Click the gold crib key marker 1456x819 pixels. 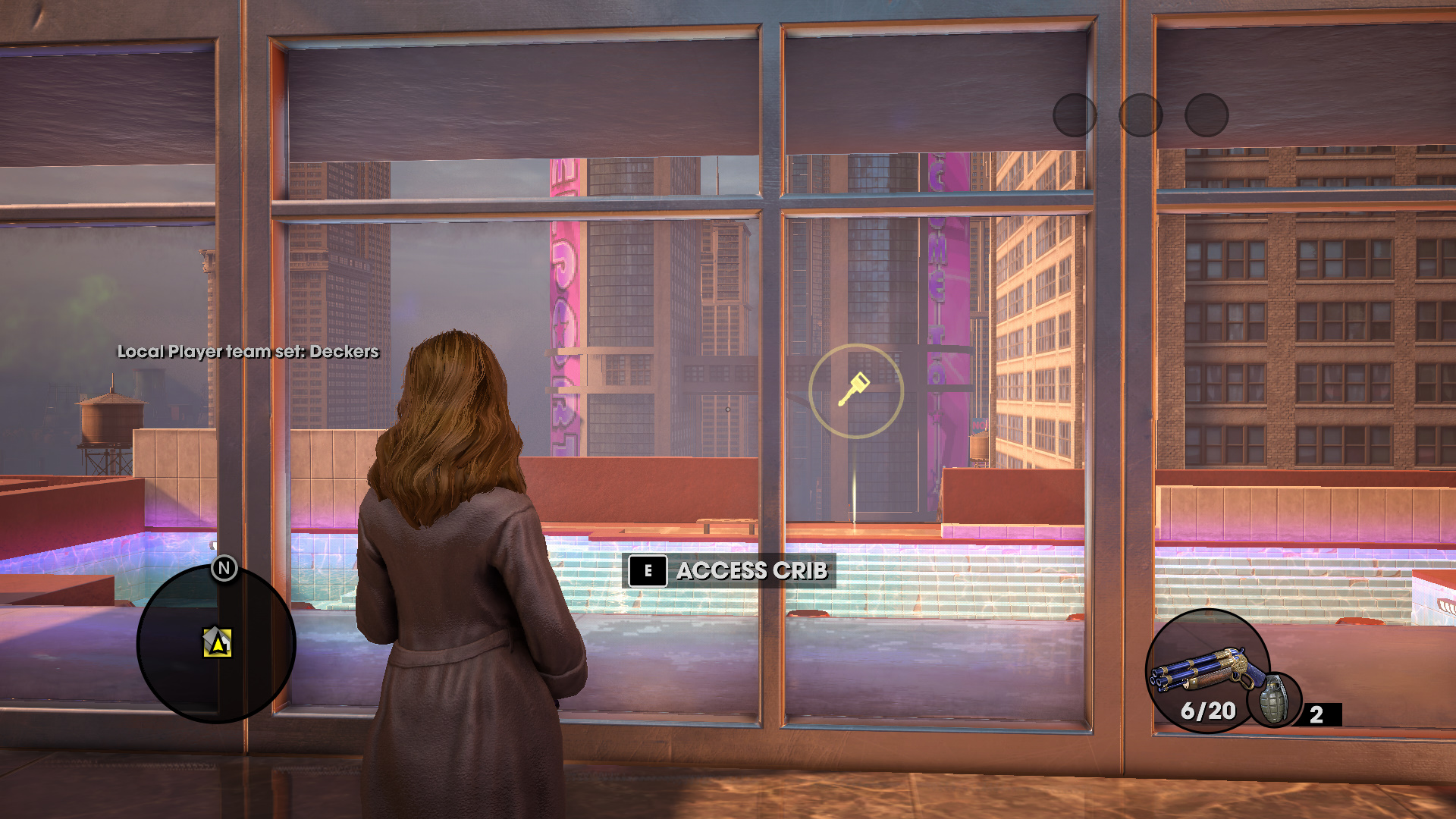click(855, 391)
